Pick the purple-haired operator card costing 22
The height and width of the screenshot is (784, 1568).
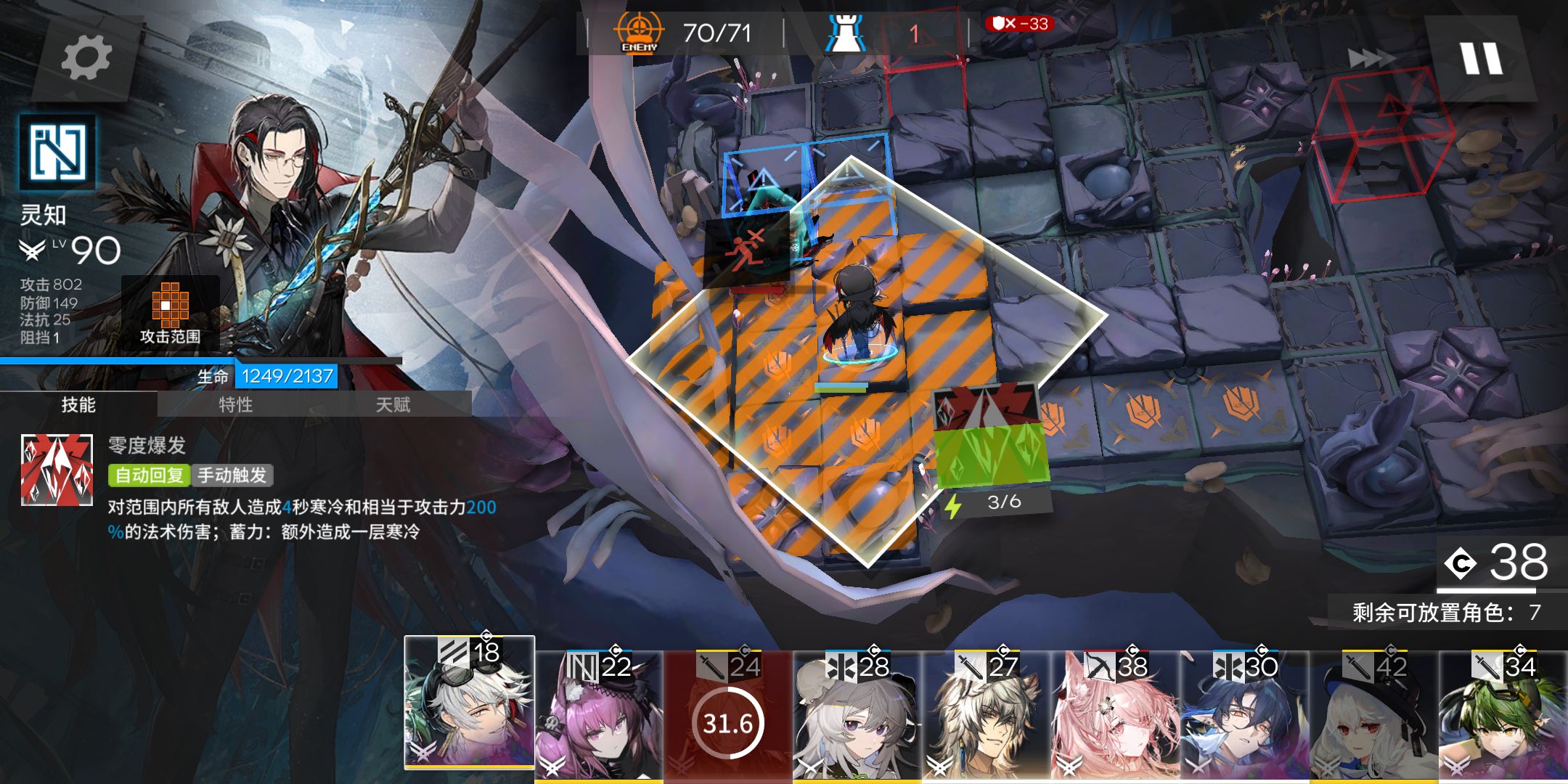599,715
